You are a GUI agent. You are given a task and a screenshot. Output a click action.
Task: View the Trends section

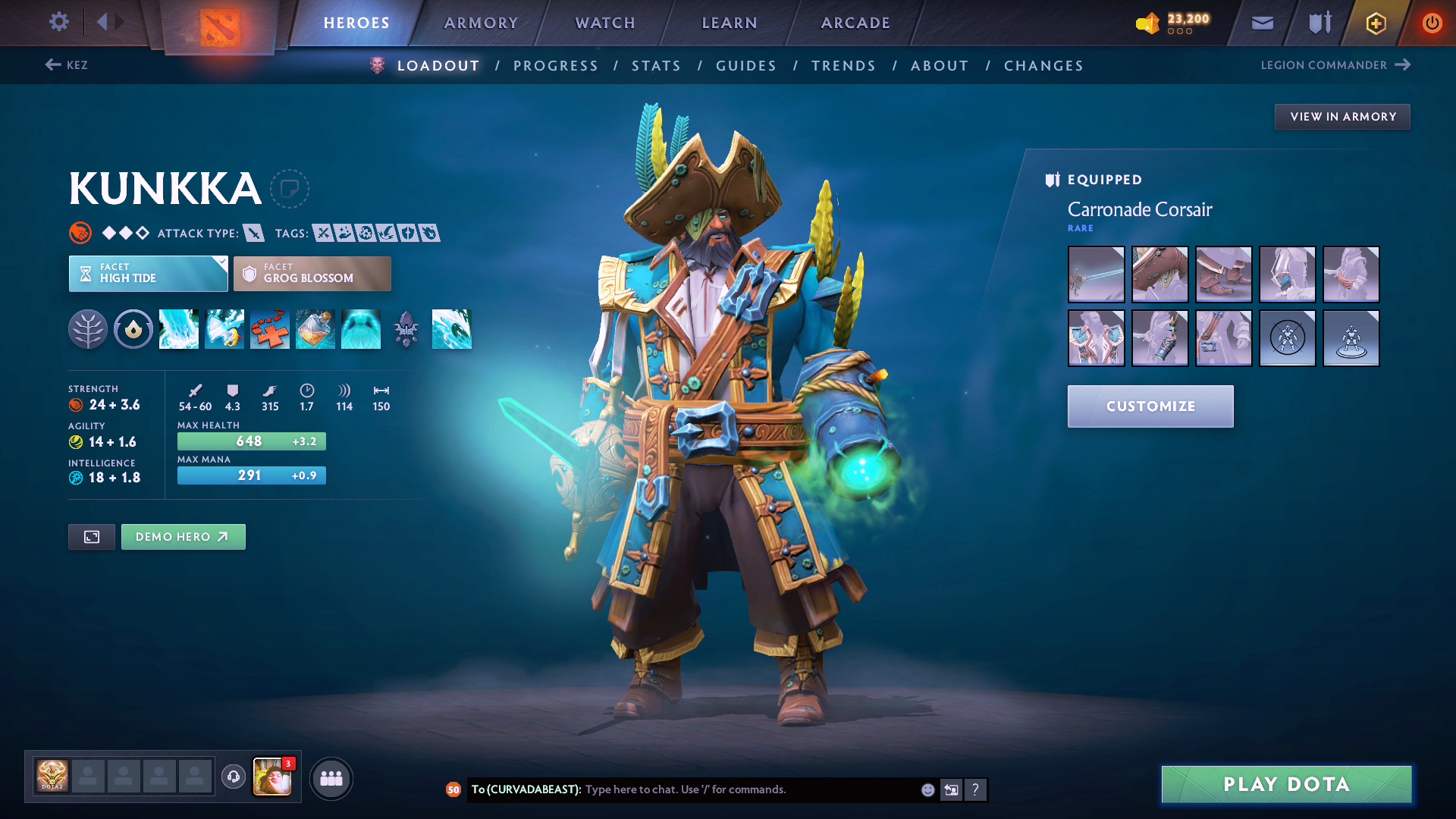[x=843, y=66]
